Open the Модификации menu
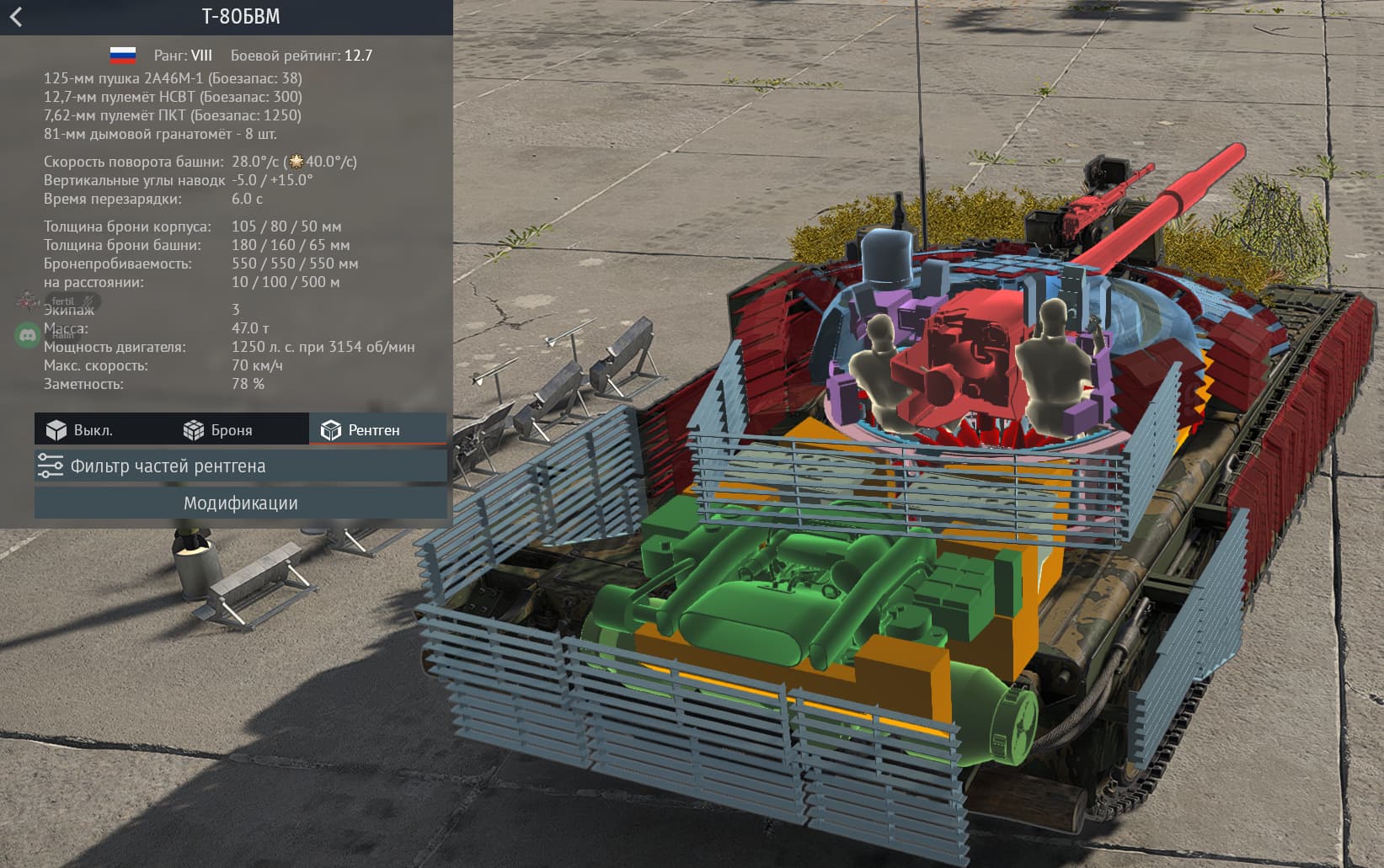The height and width of the screenshot is (868, 1384). coord(240,503)
